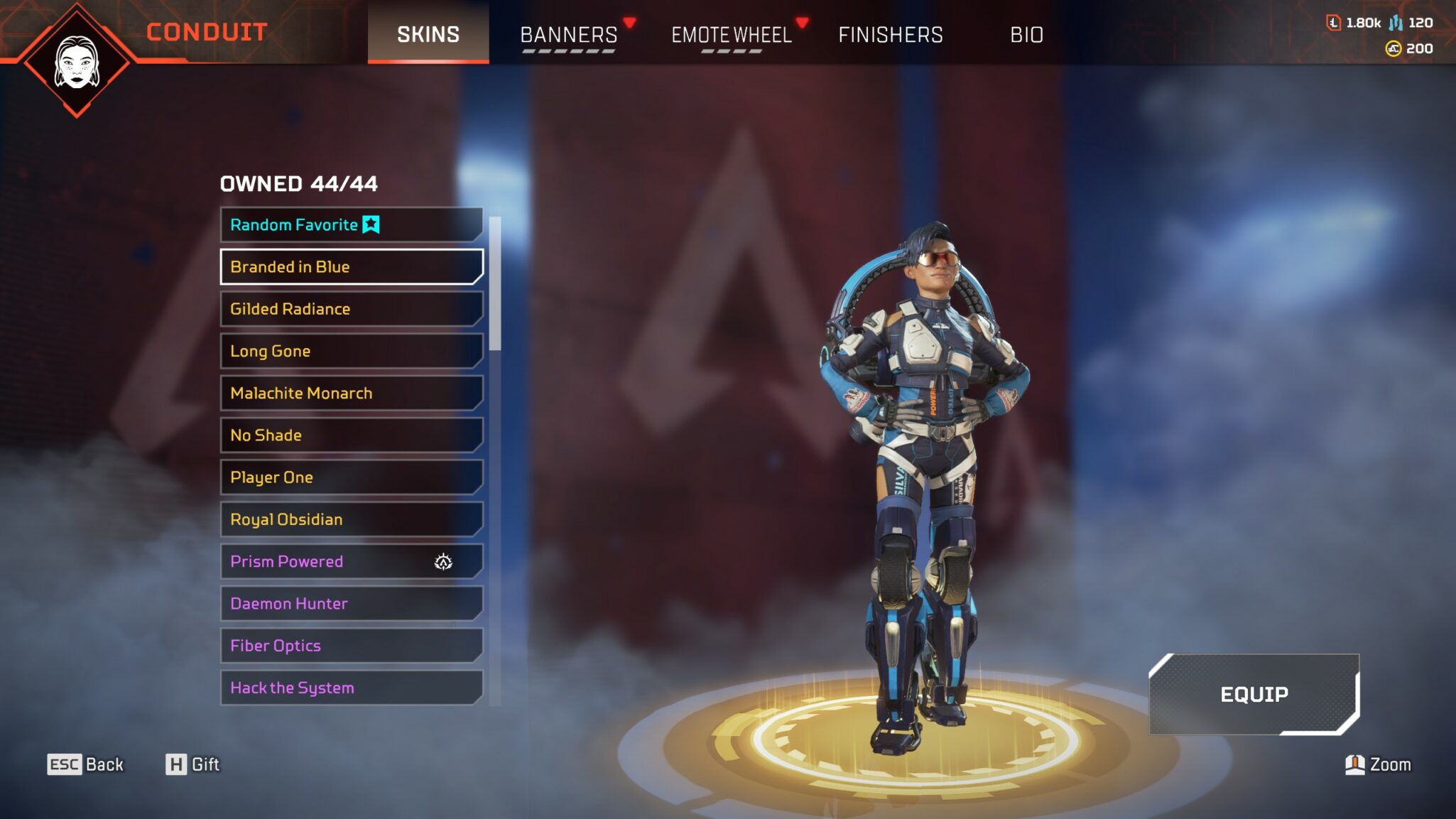Select the Branded in Blue skin
This screenshot has height=819, width=1456.
351,266
